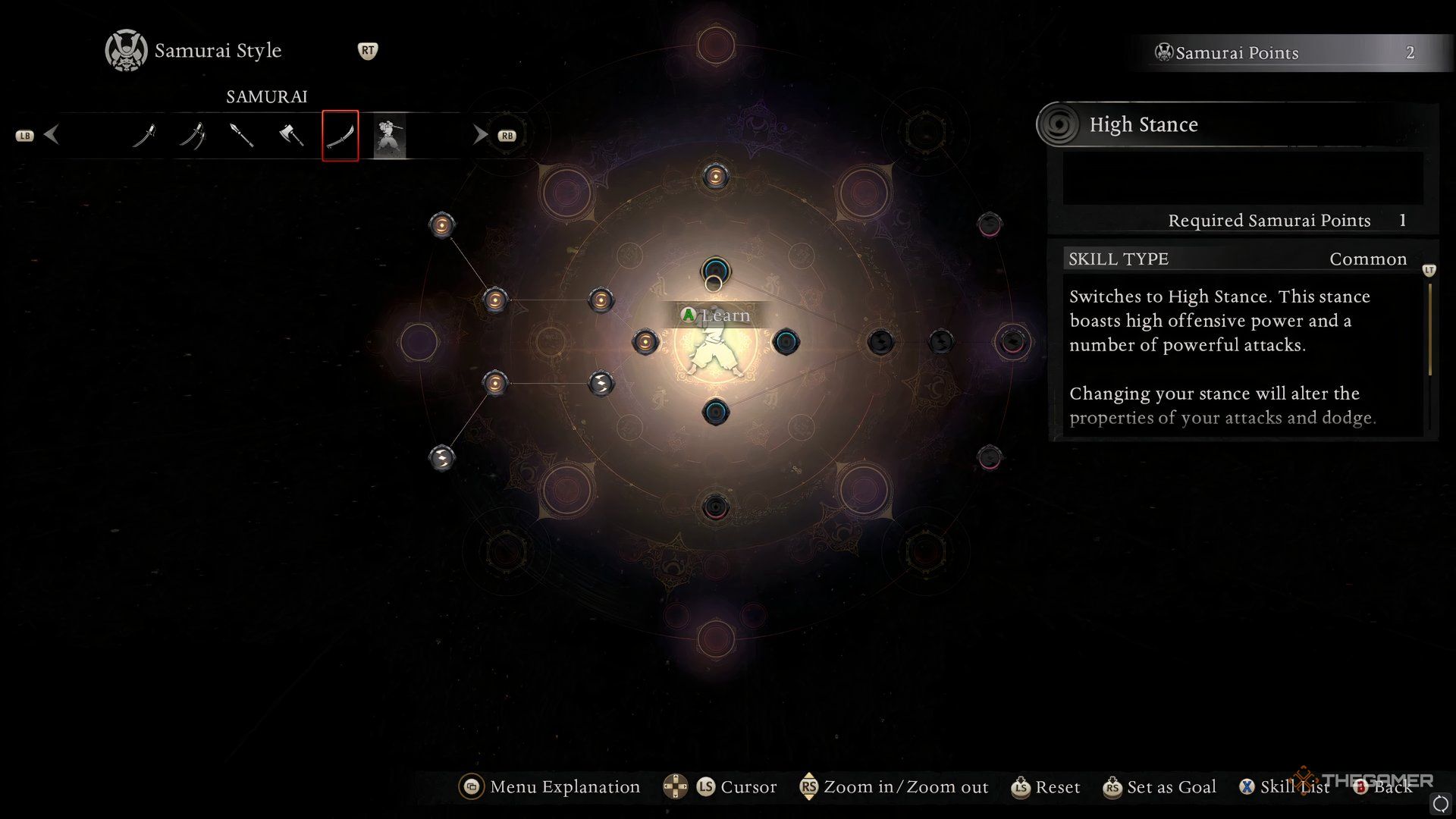1456x819 pixels.
Task: Switch to the dual swords weapon tab
Action: 193,136
